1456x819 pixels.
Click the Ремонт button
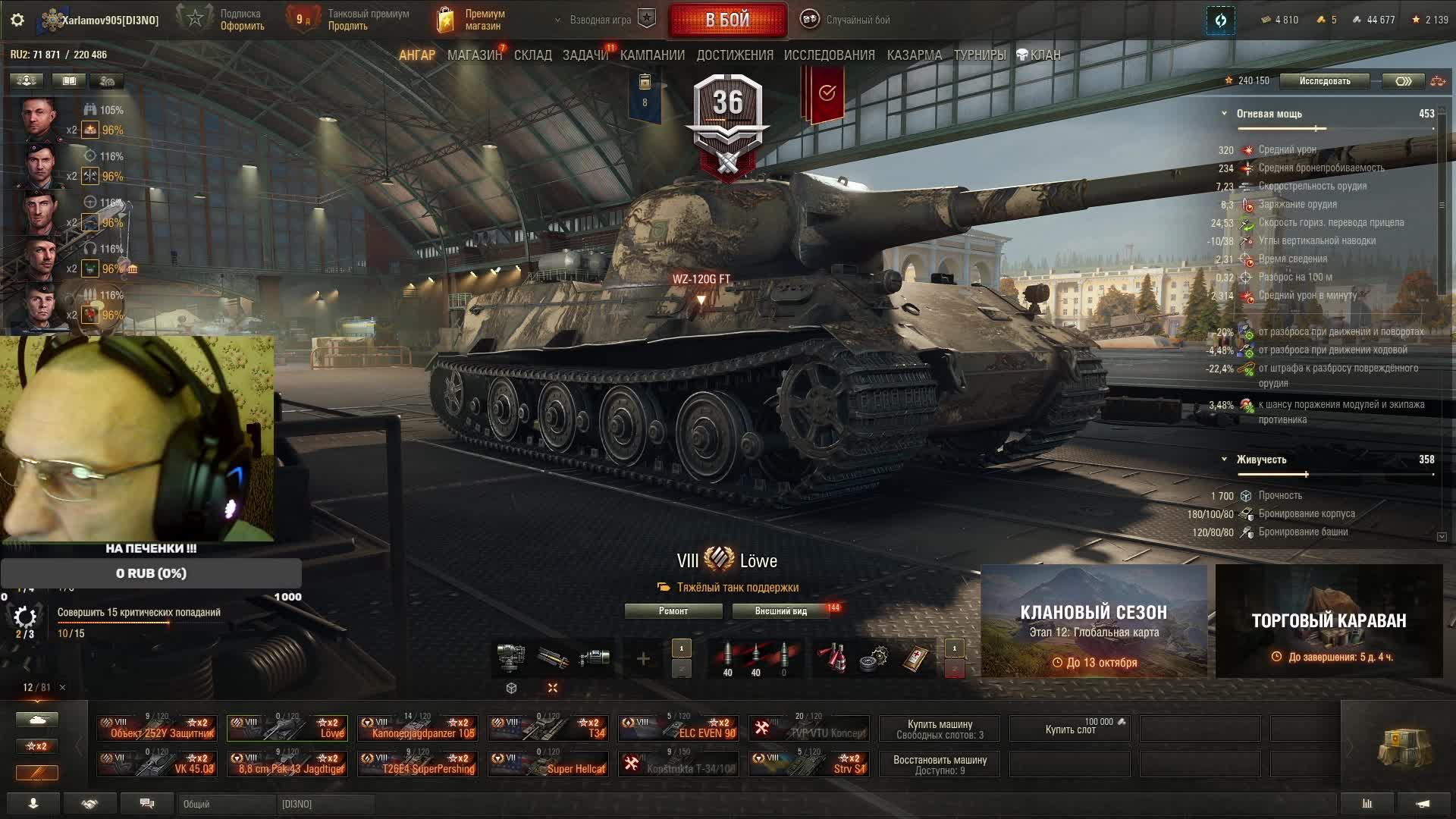coord(673,611)
